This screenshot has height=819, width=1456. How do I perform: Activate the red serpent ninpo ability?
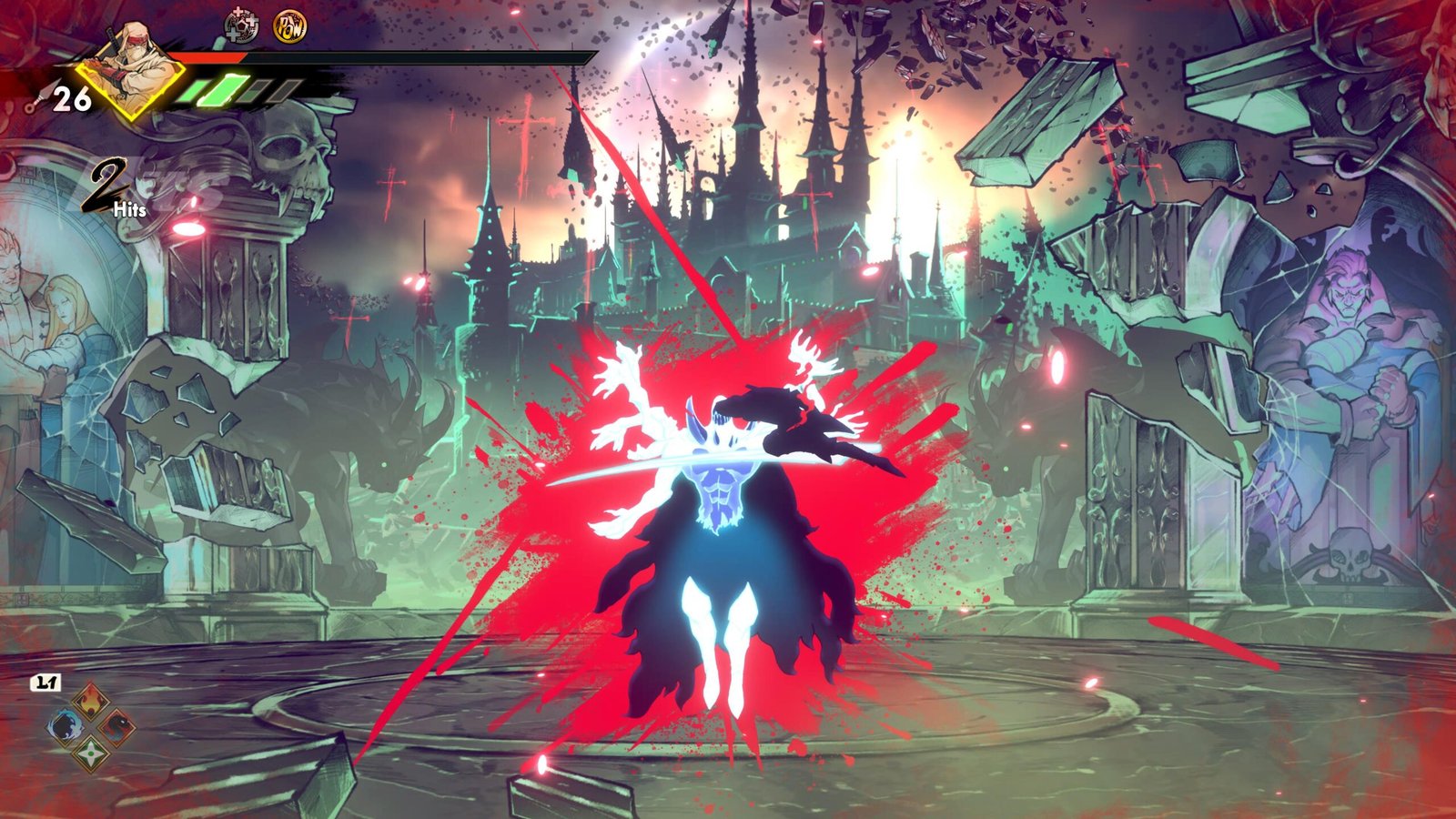116,727
